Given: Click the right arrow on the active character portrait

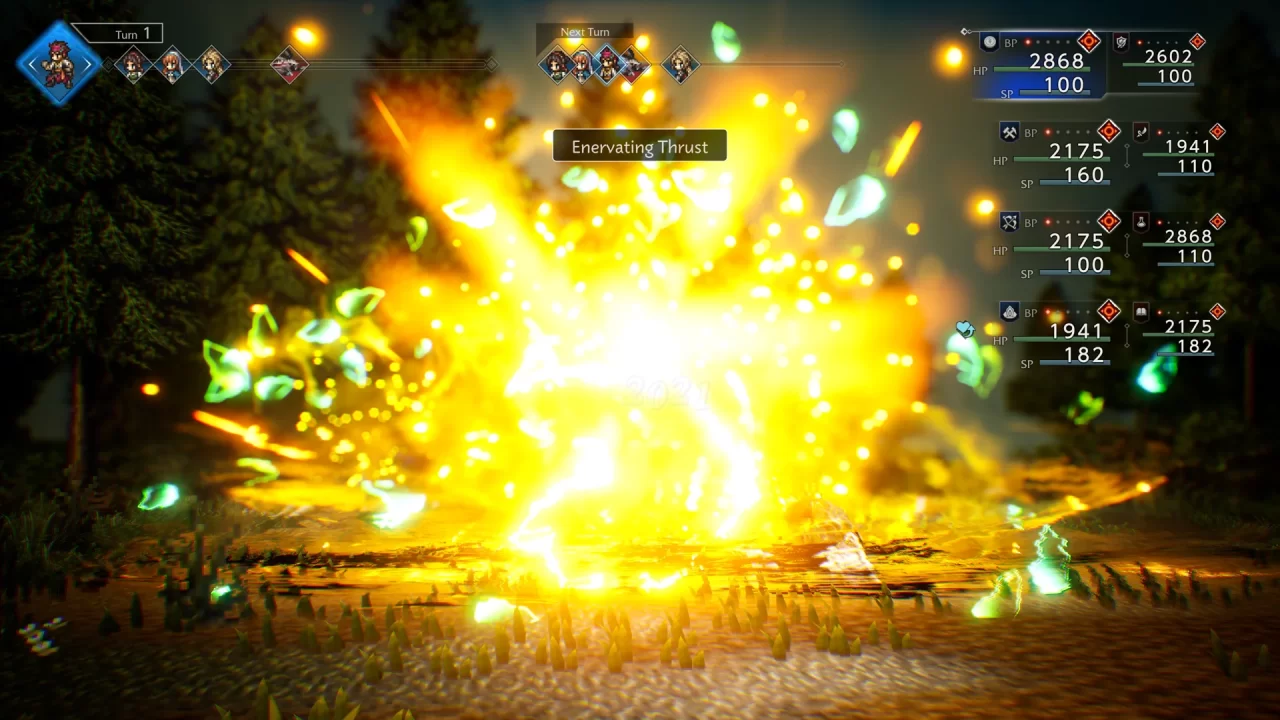Looking at the screenshot, I should tap(89, 64).
